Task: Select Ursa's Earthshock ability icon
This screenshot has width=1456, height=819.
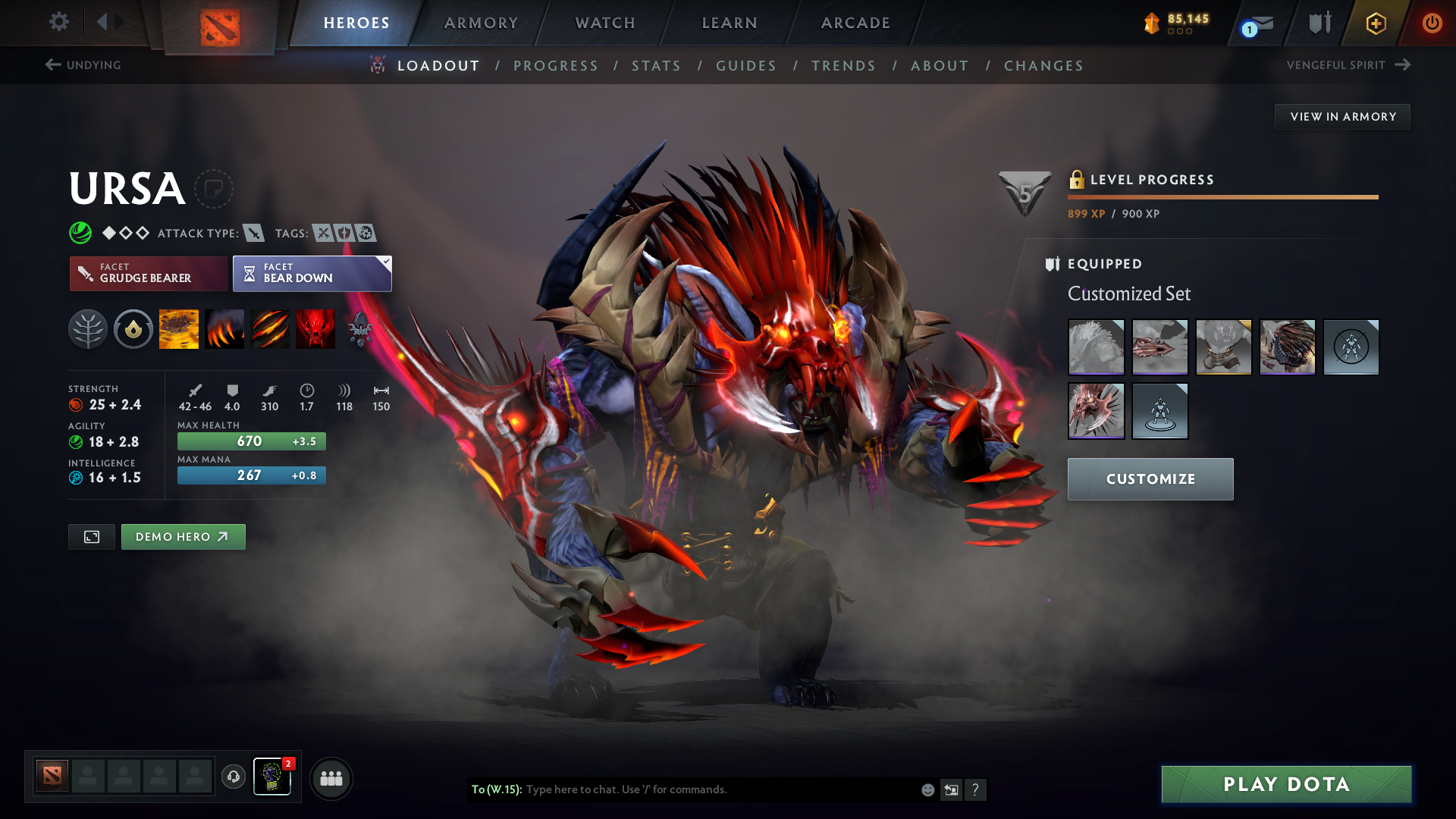Action: [x=179, y=329]
